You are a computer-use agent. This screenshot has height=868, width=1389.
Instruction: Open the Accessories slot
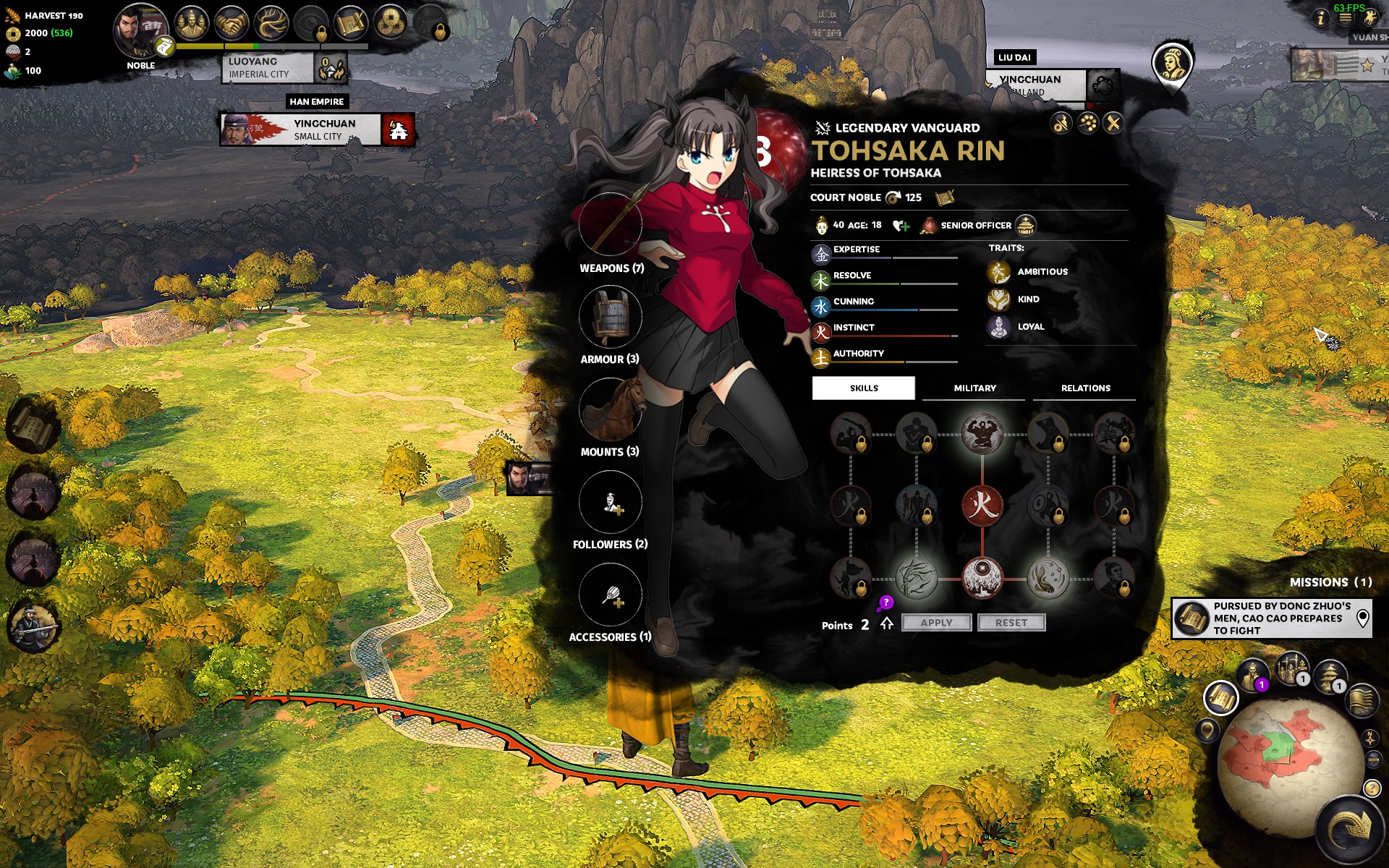611,595
